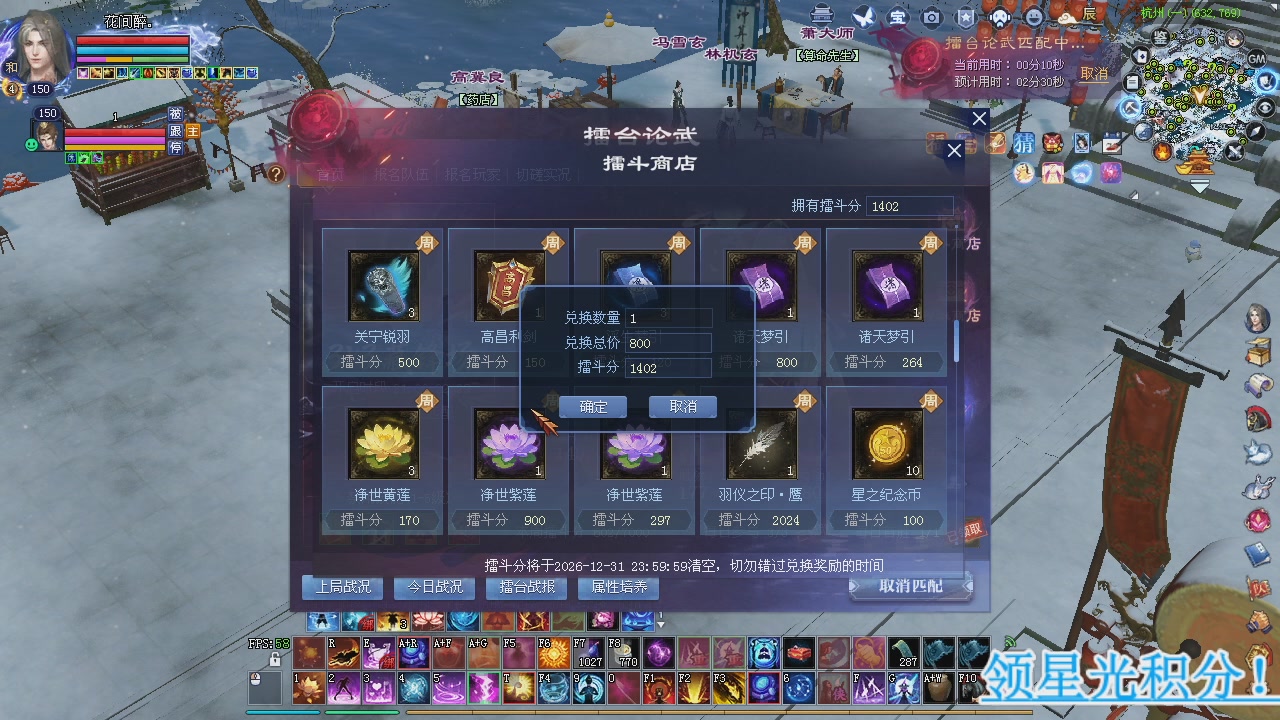Click the GM icon on the minimap
The height and width of the screenshot is (720, 1280).
[x=1257, y=59]
